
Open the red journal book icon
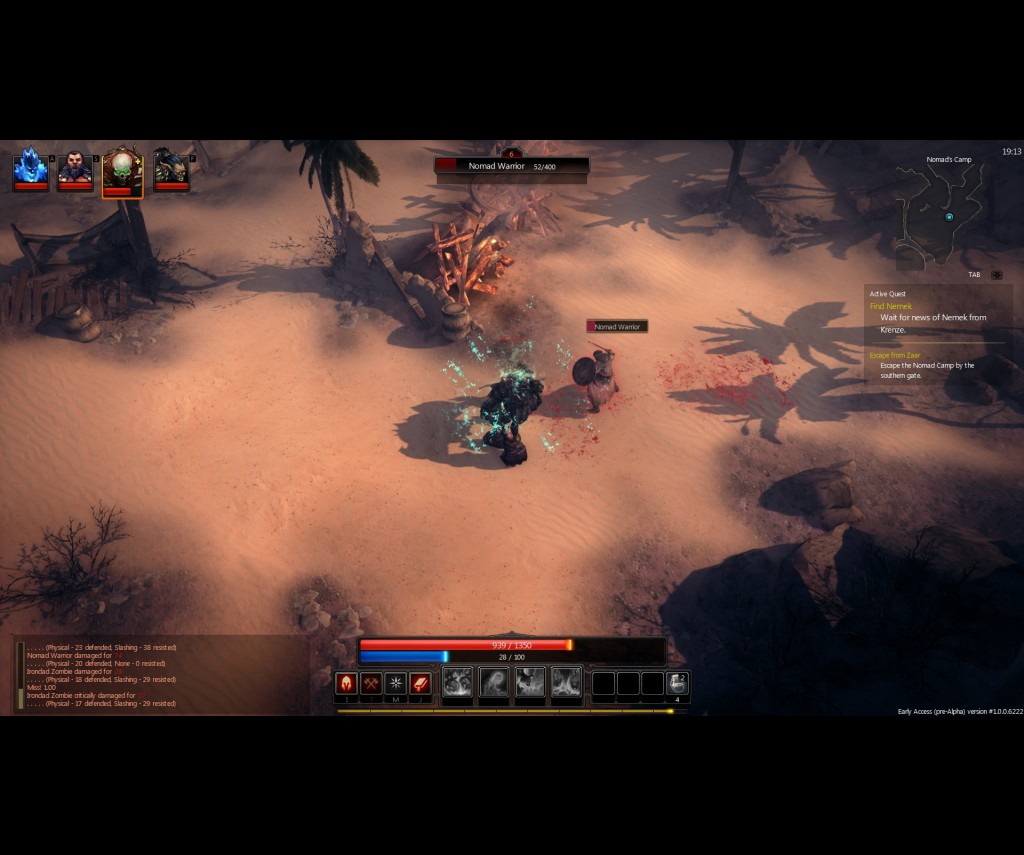pyautogui.click(x=420, y=683)
